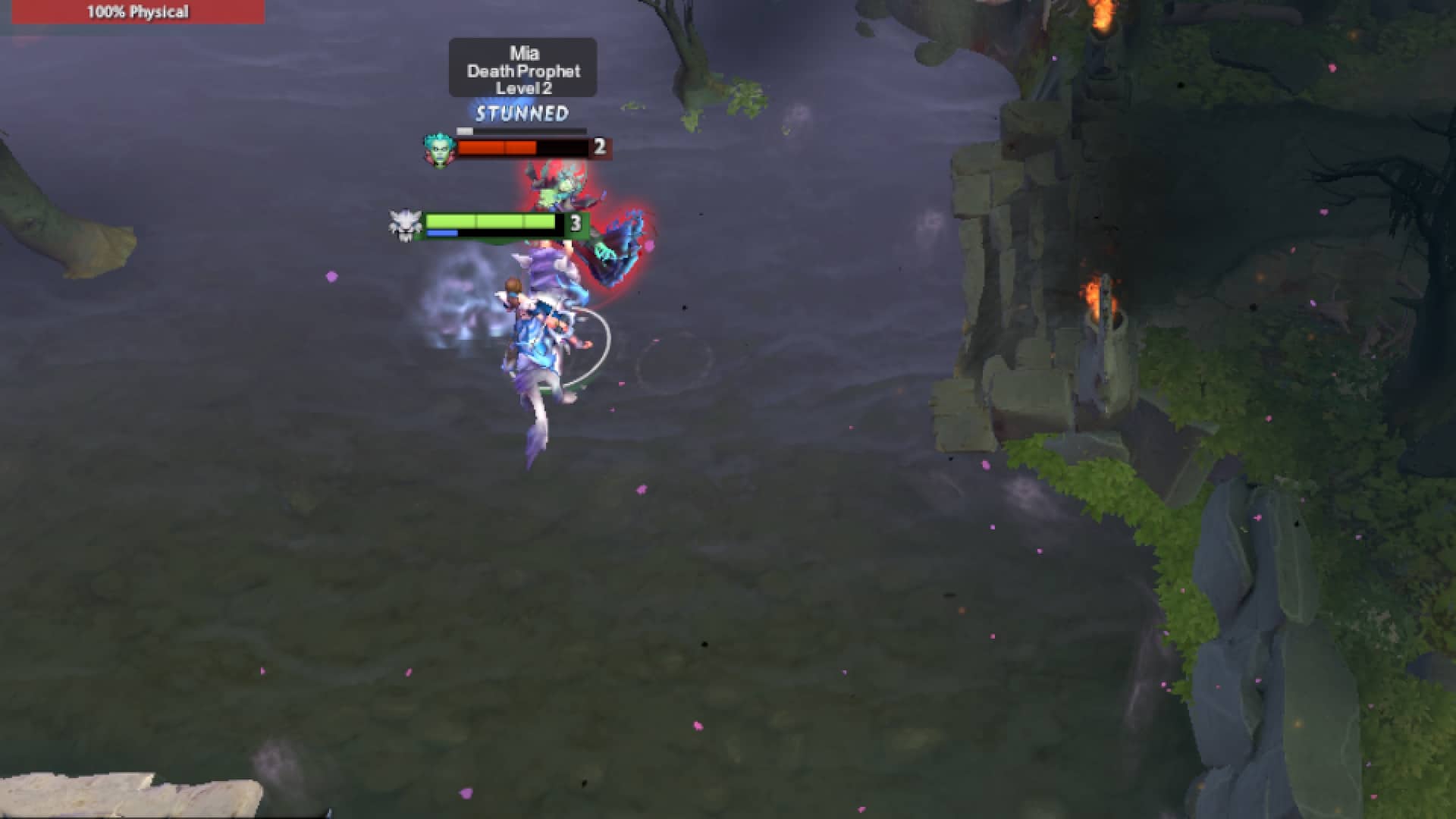Viewport: 1456px width, 819px height.
Task: Toggle the 100% Physical damage banner
Action: [136, 11]
